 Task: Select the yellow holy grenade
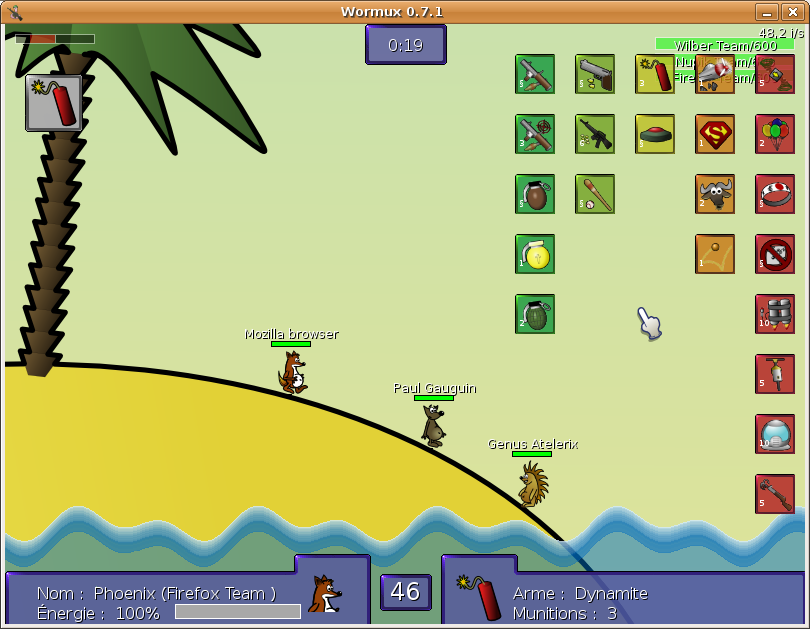(x=535, y=254)
